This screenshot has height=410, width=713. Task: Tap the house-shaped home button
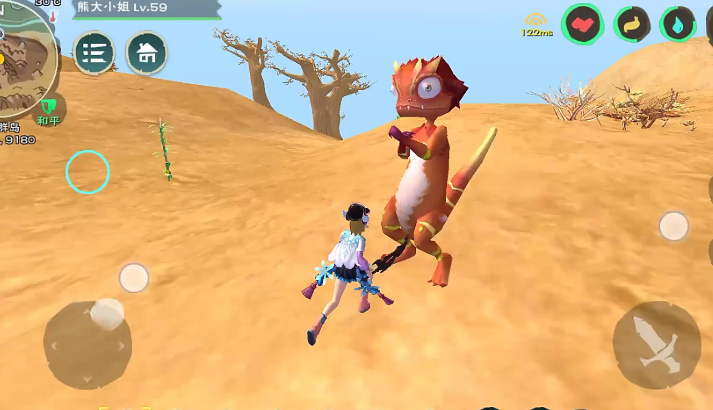click(x=146, y=53)
